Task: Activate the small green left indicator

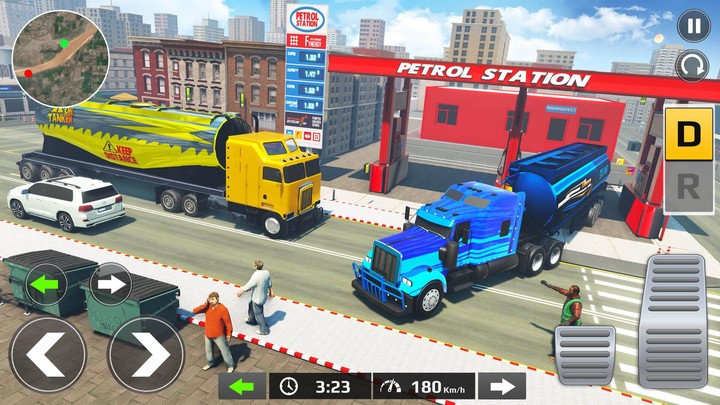Action: pyautogui.click(x=46, y=284)
